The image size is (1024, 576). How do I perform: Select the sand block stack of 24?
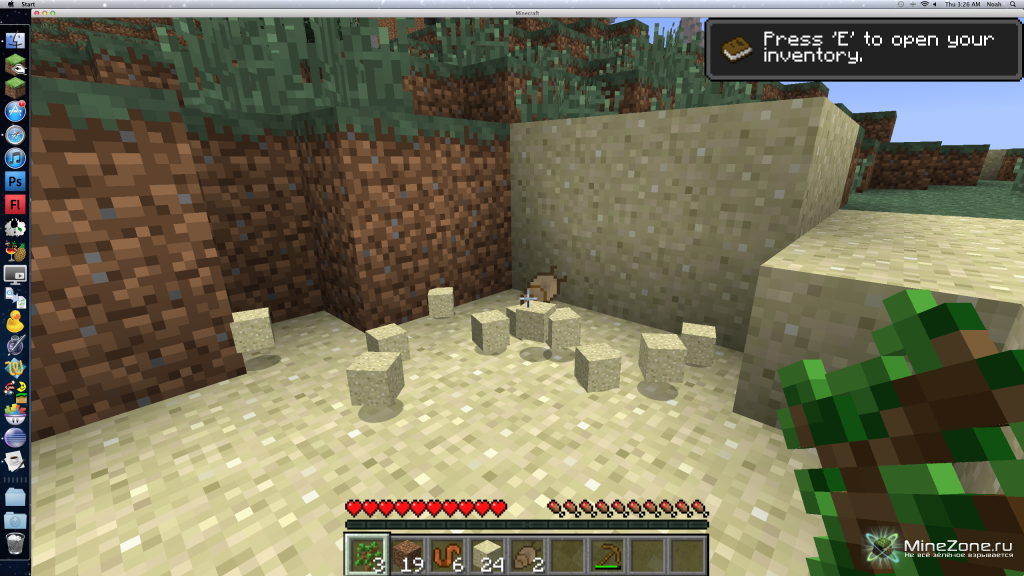pos(486,554)
